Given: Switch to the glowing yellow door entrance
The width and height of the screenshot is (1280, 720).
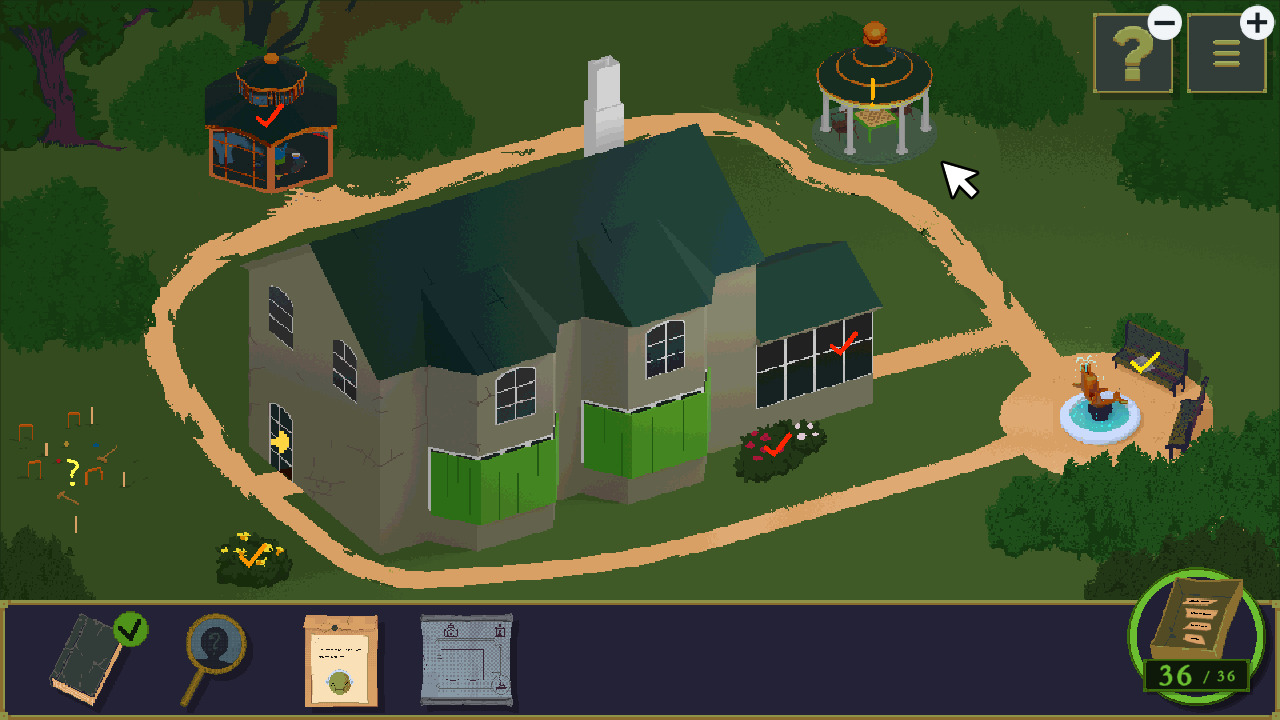Looking at the screenshot, I should (282, 442).
